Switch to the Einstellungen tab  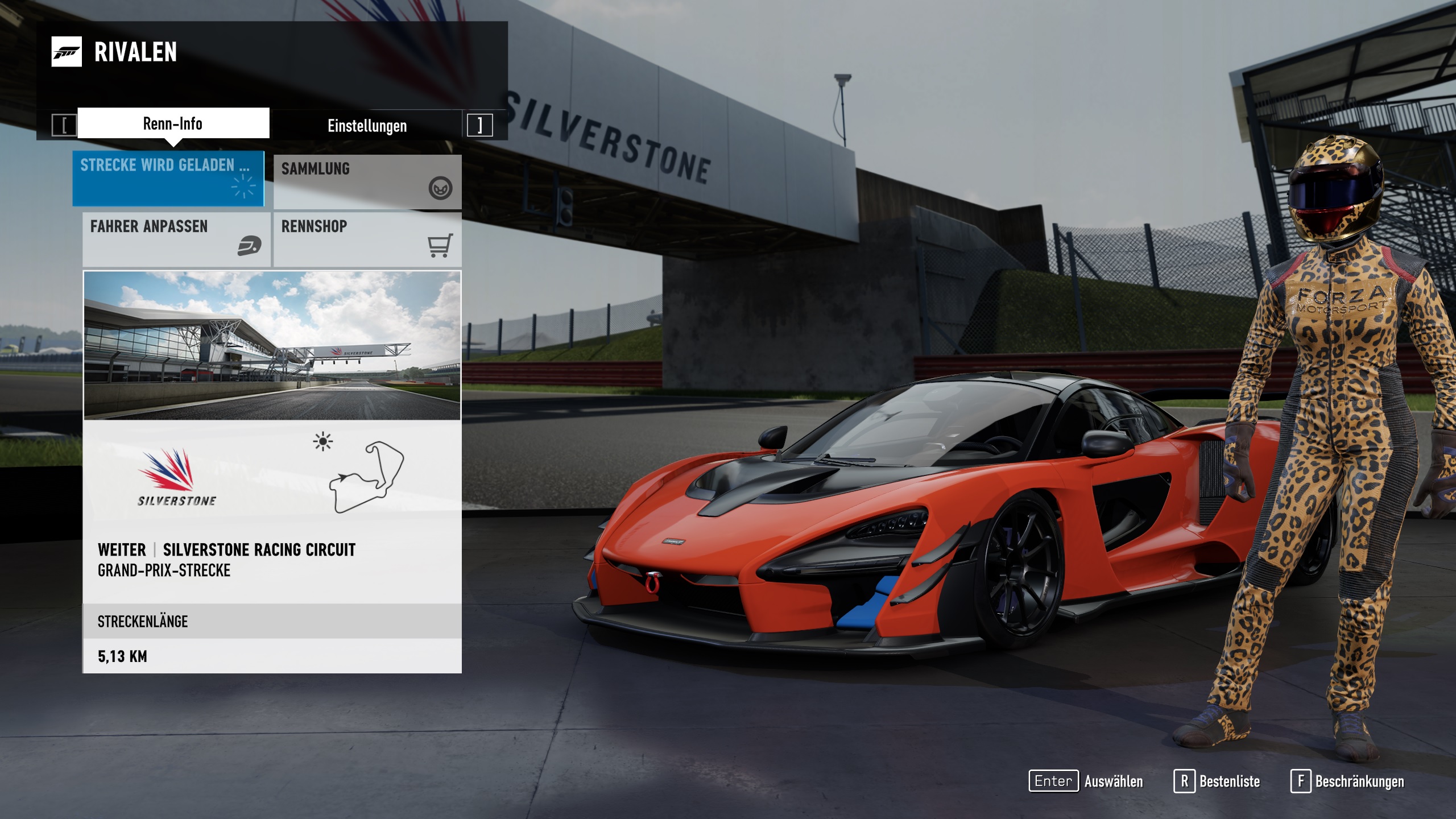pyautogui.click(x=367, y=126)
